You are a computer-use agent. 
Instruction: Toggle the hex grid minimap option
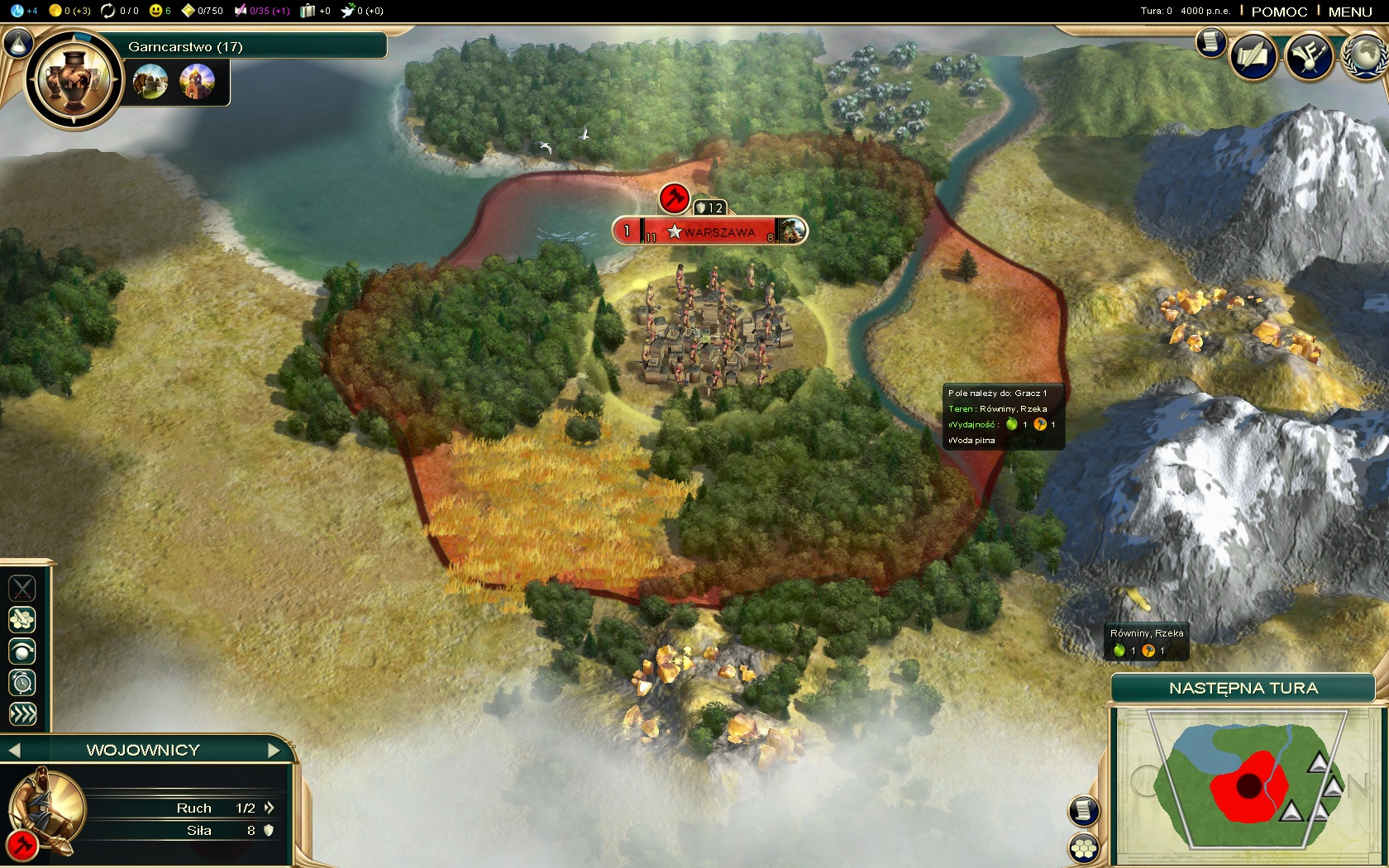(x=1084, y=847)
